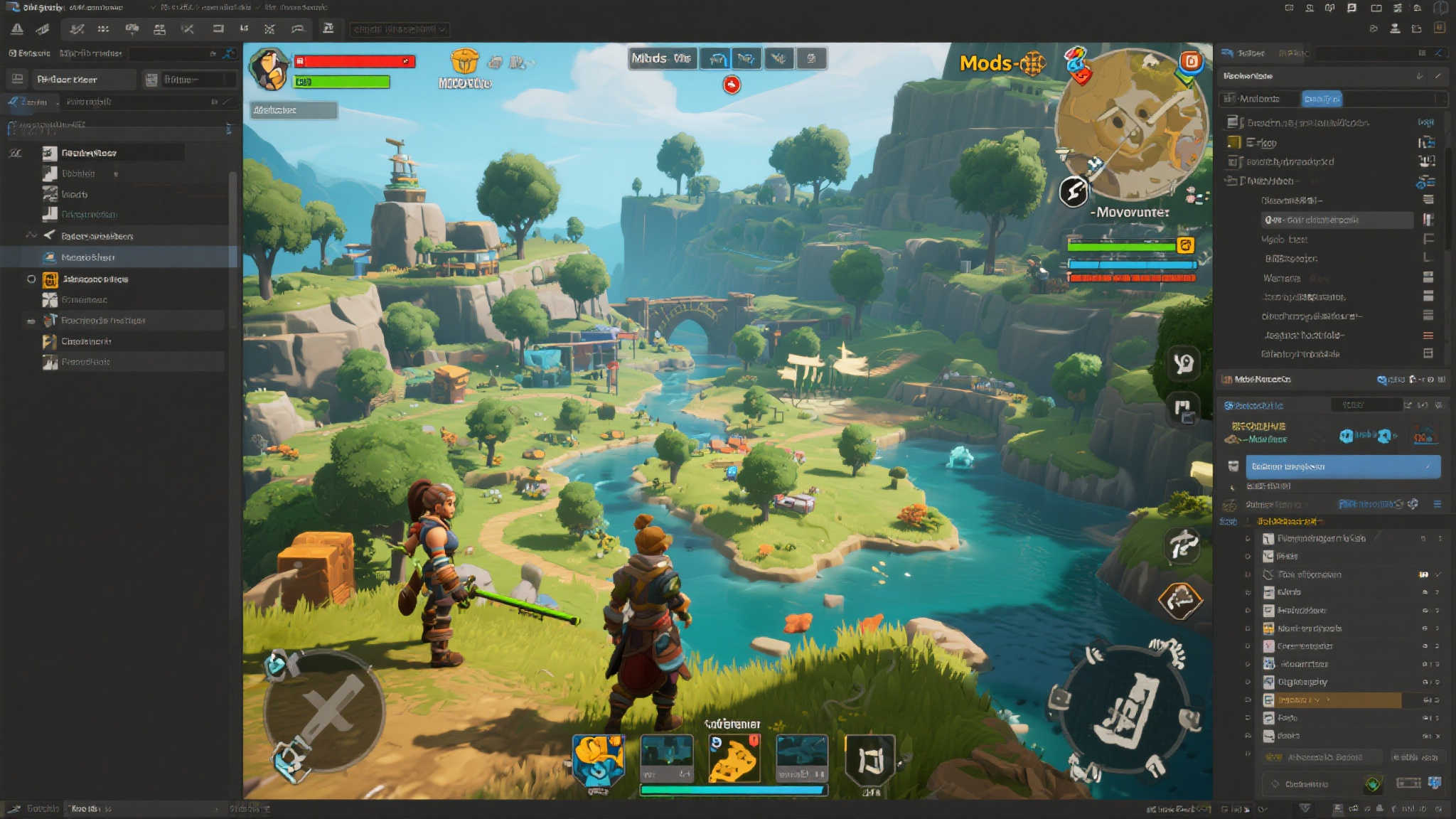Select the crossed-tools icon in the top toolbar
This screenshot has height=819, width=1456.
[x=188, y=29]
